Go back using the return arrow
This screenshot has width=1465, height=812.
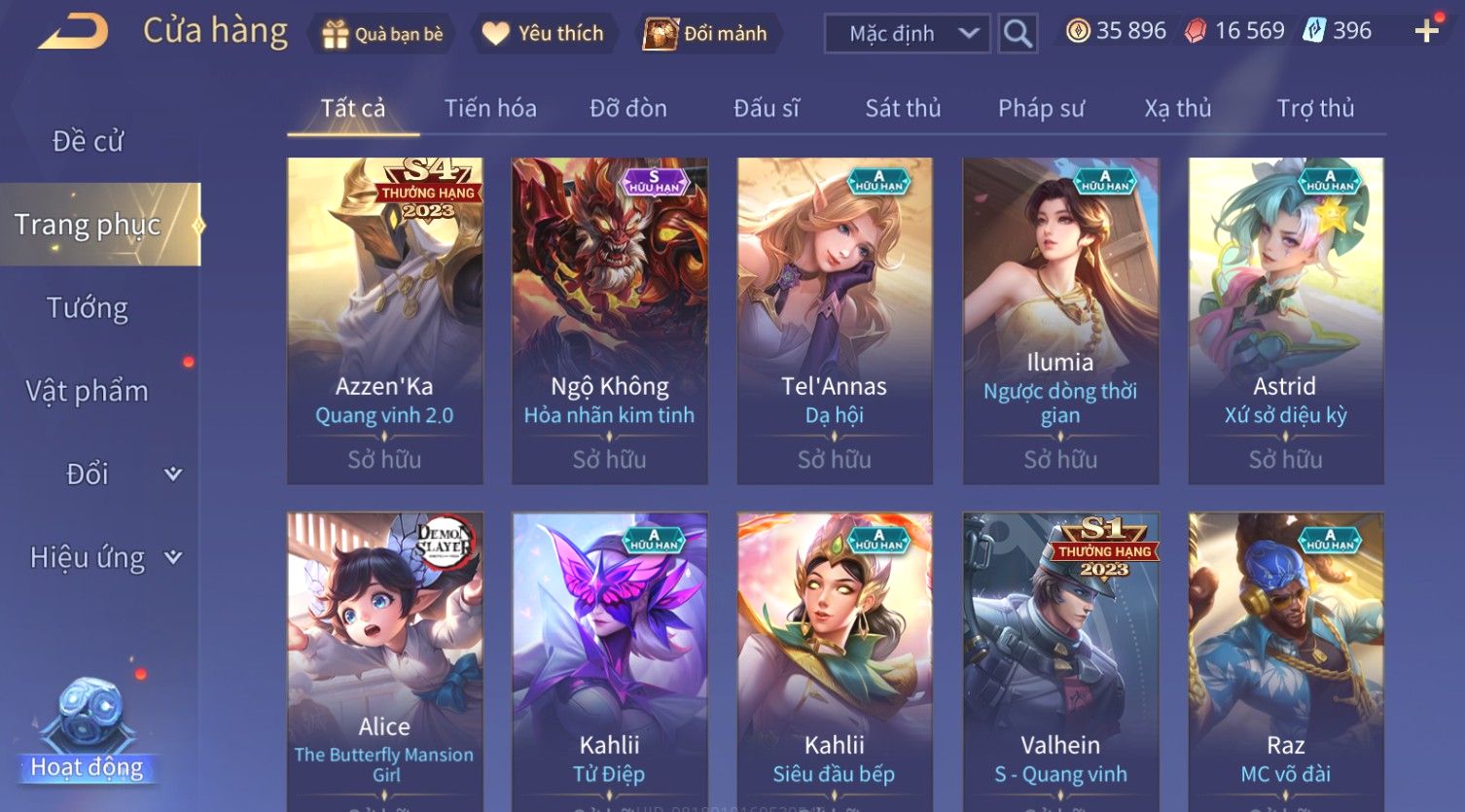[73, 31]
